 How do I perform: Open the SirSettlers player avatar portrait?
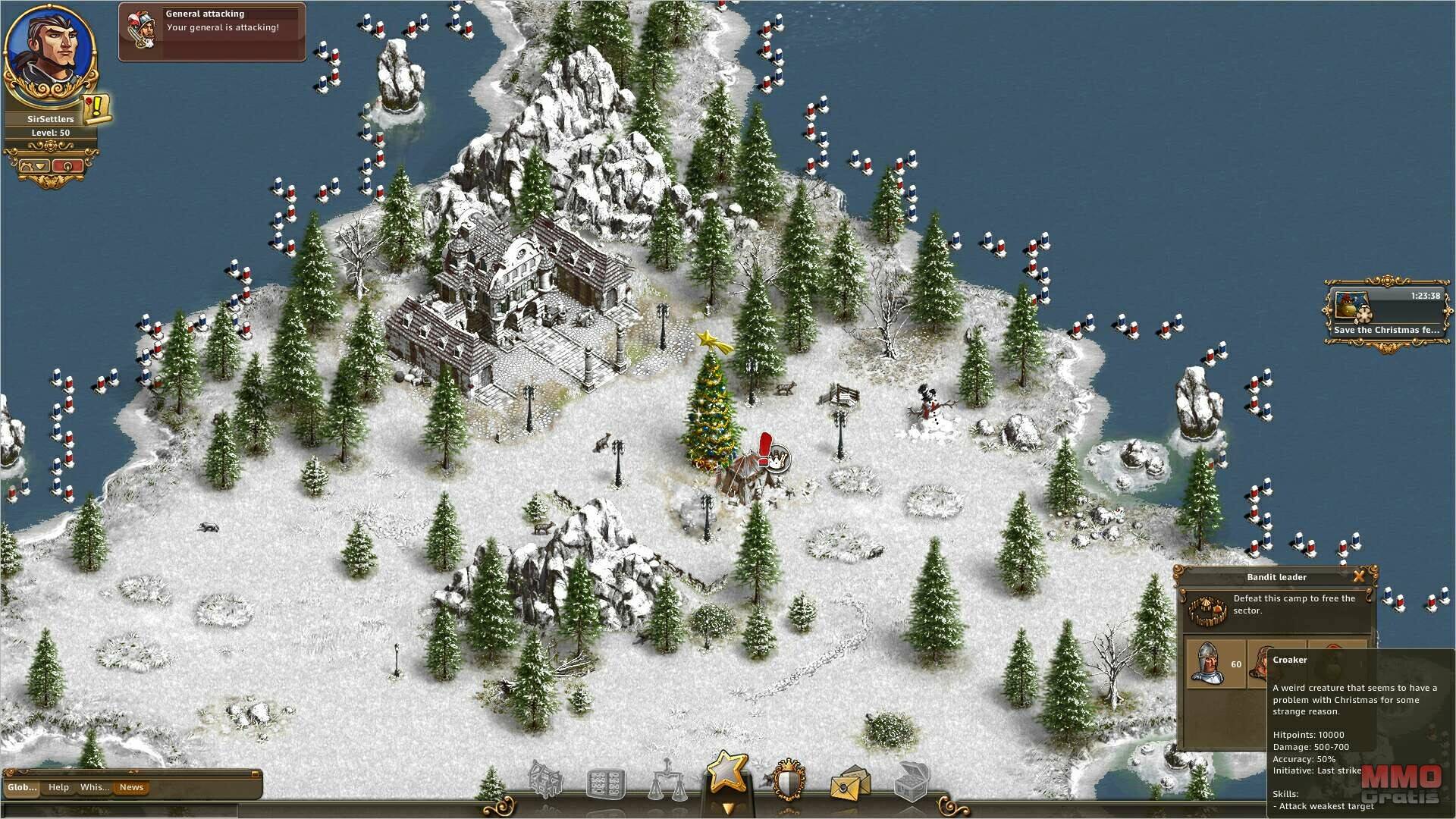click(x=50, y=53)
